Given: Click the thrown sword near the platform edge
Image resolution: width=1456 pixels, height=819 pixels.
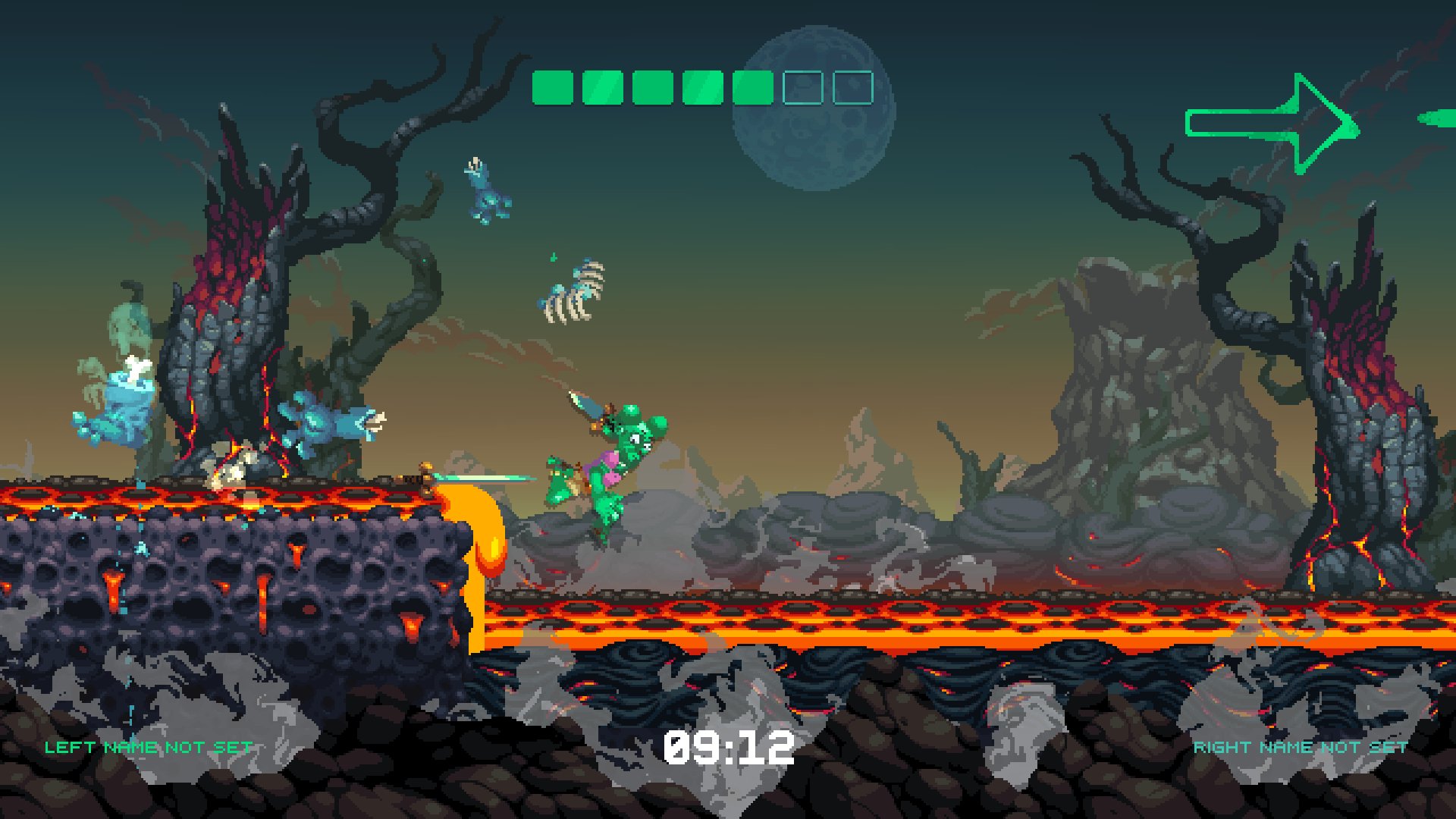Looking at the screenshot, I should (x=478, y=478).
